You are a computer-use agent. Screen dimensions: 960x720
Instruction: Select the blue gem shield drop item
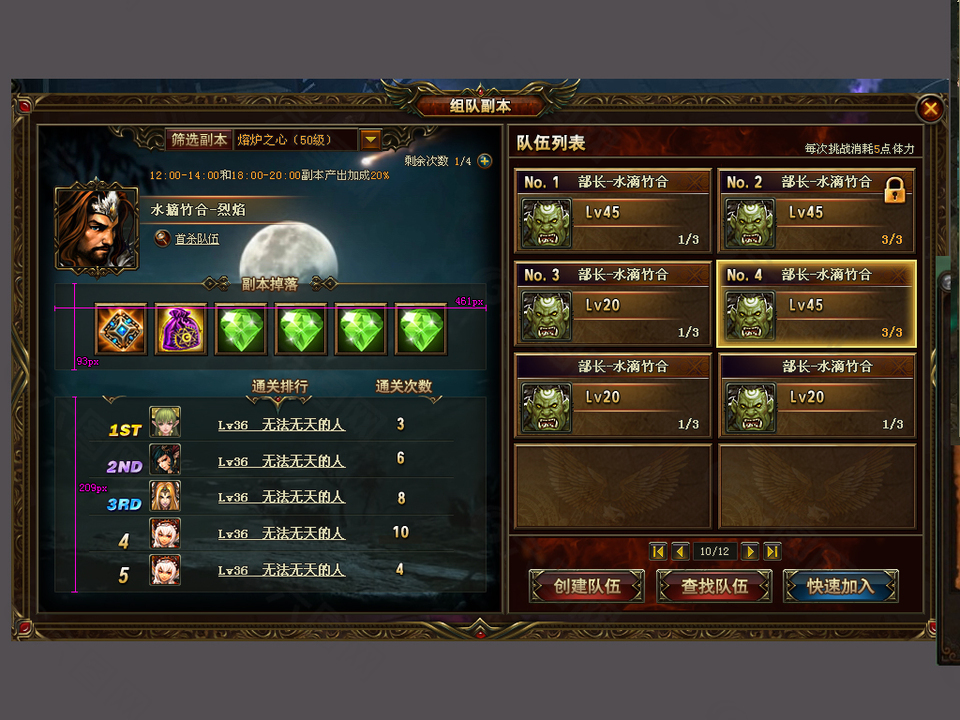pyautogui.click(x=121, y=329)
